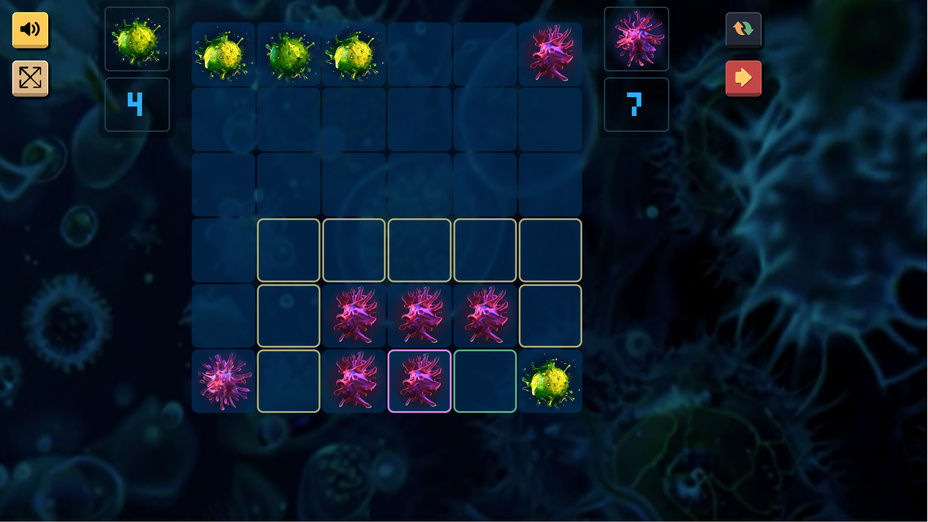Toggle sound with the speaker button
The image size is (928, 522).
[30, 29]
